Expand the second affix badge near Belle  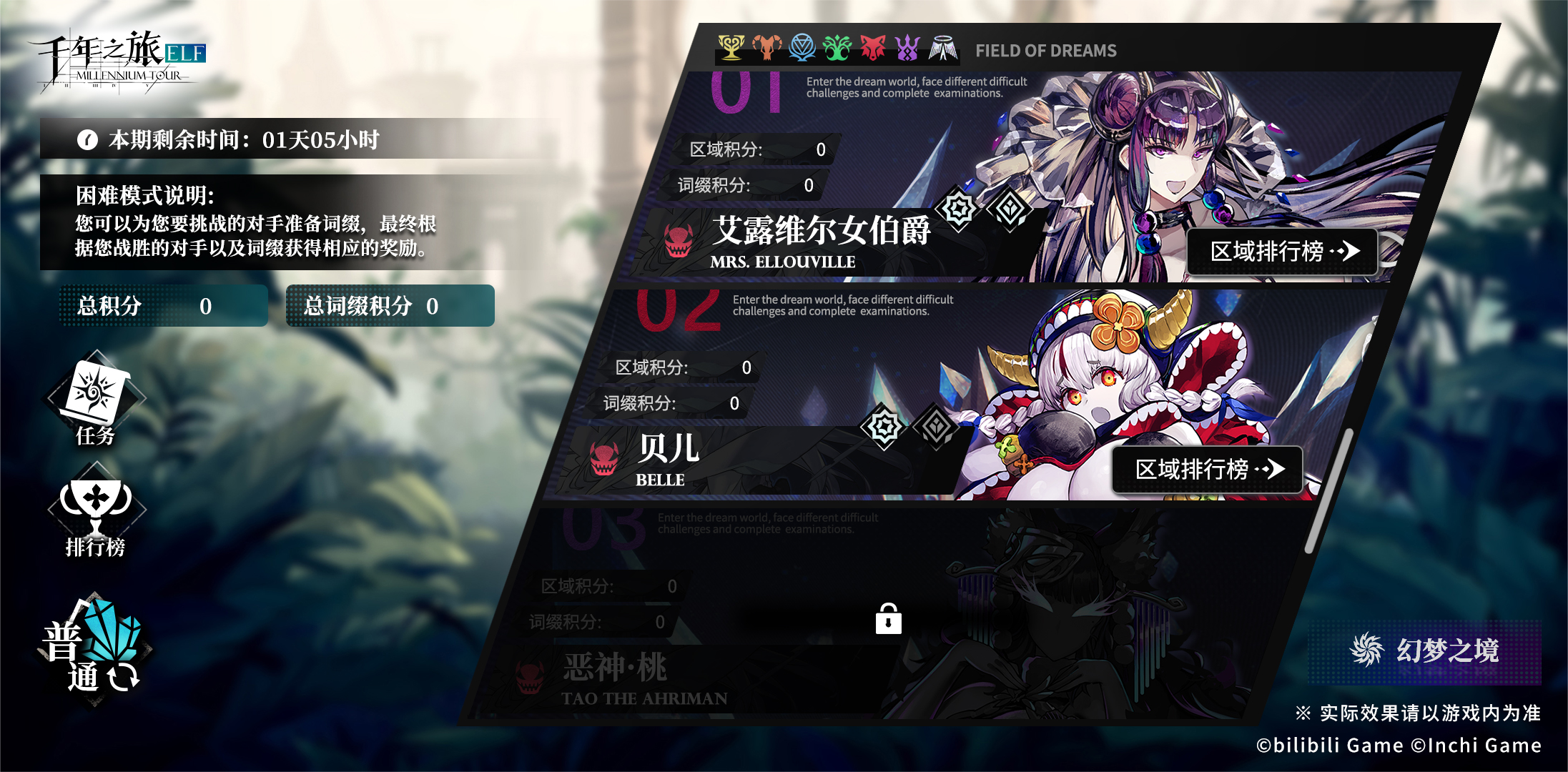click(x=937, y=425)
